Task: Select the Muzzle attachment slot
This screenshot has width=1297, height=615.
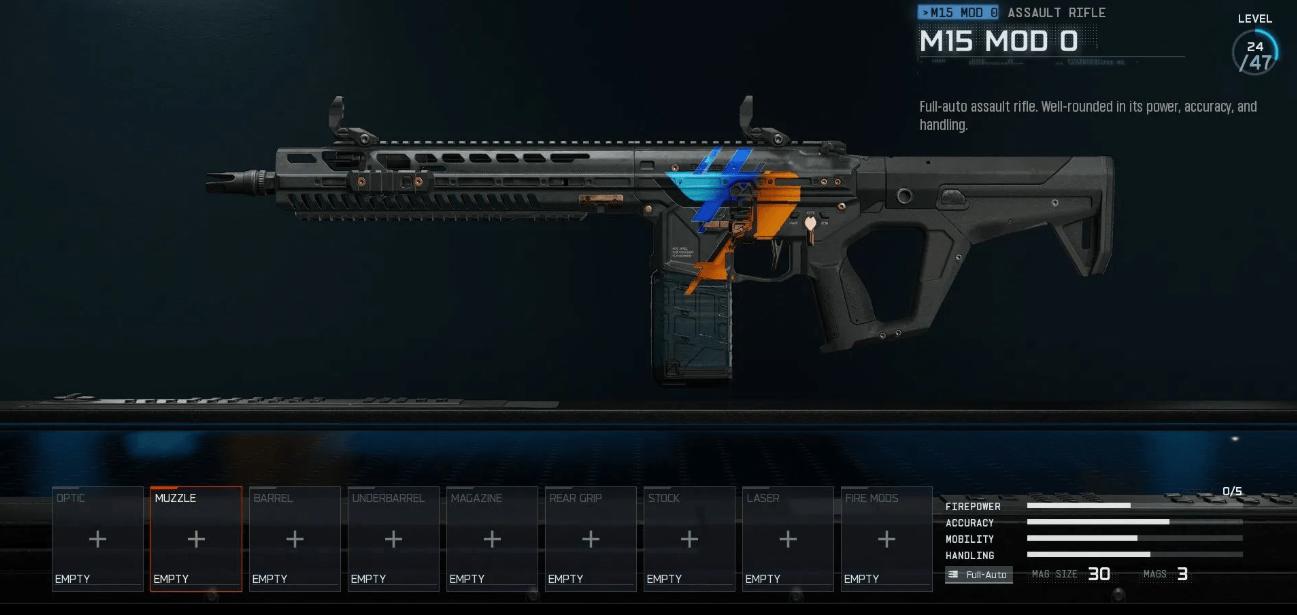Action: coord(196,539)
